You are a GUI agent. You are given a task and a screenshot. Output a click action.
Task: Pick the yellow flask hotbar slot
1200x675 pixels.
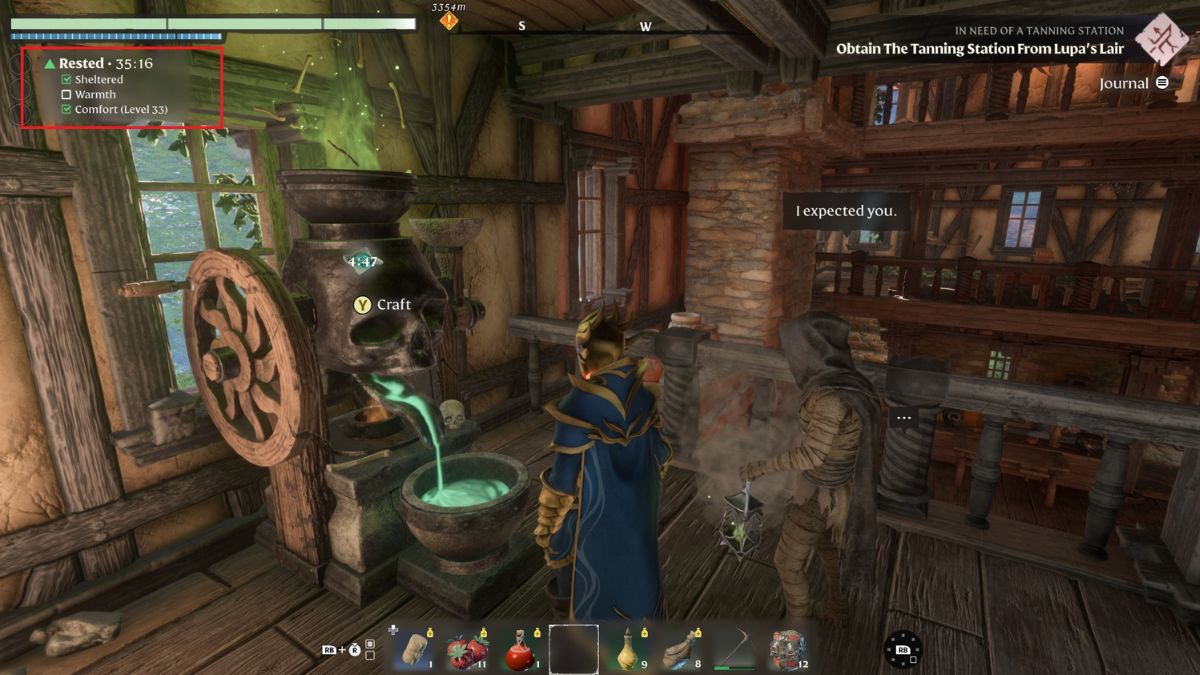tap(628, 648)
